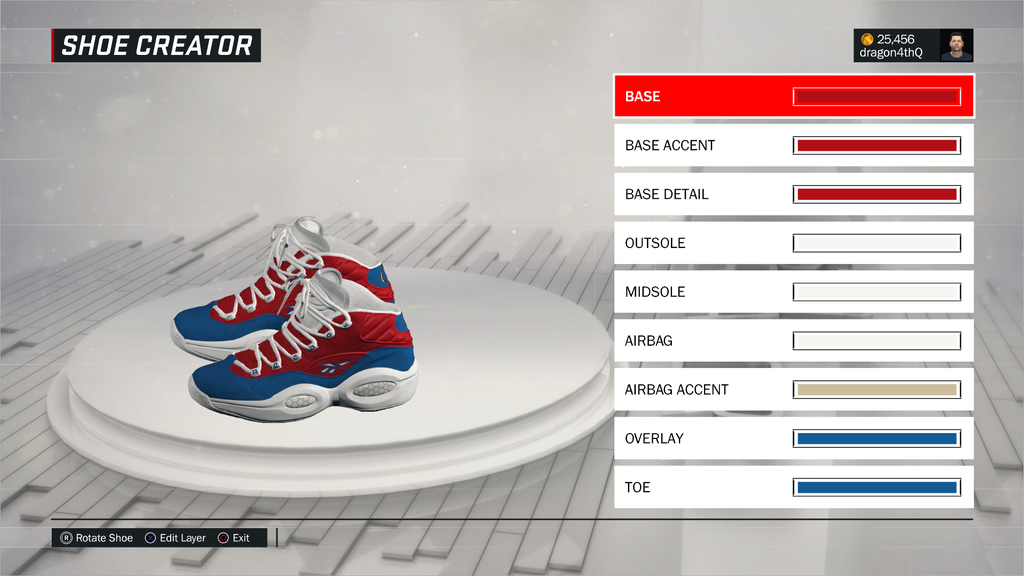The height and width of the screenshot is (576, 1024).
Task: Click the tan Airbag Accent color swatch
Action: (x=876, y=390)
